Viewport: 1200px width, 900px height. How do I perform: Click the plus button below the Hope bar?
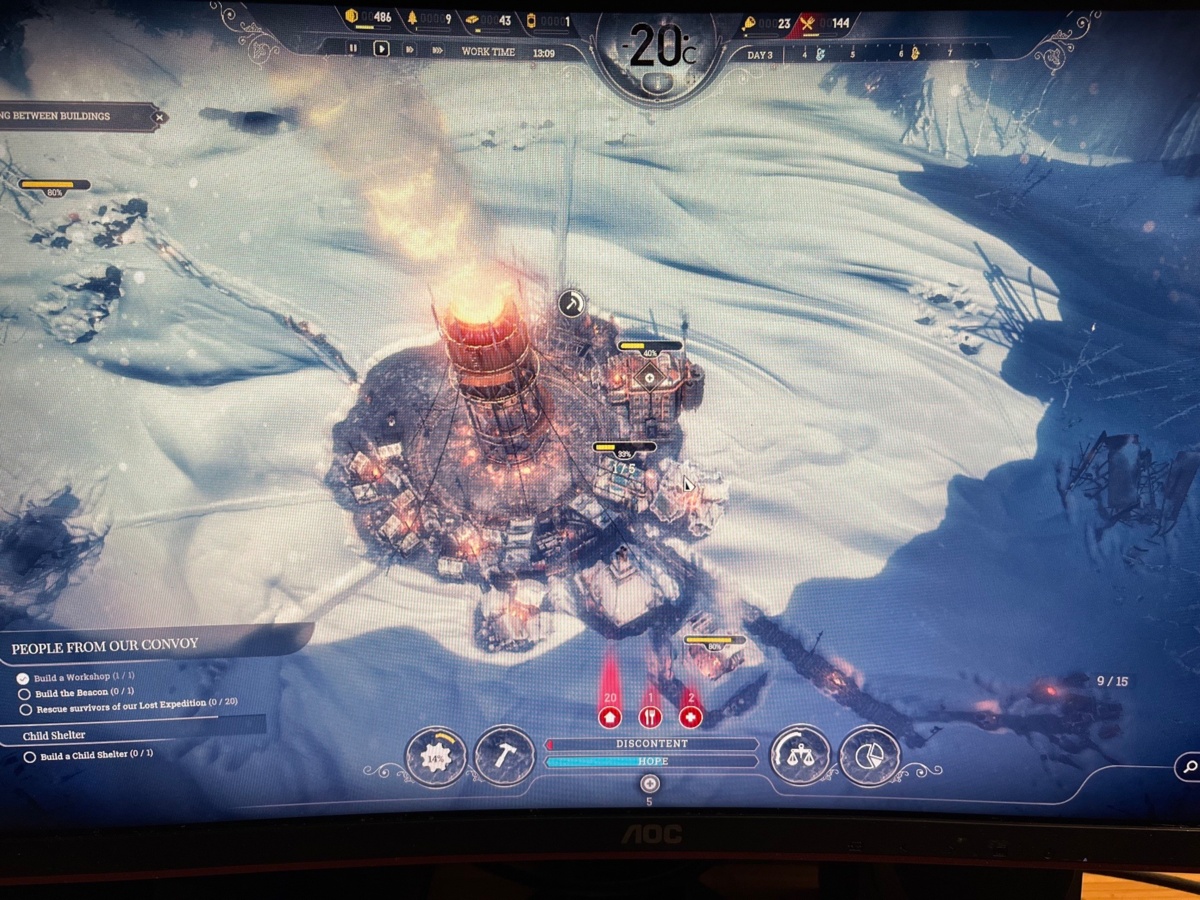click(649, 783)
